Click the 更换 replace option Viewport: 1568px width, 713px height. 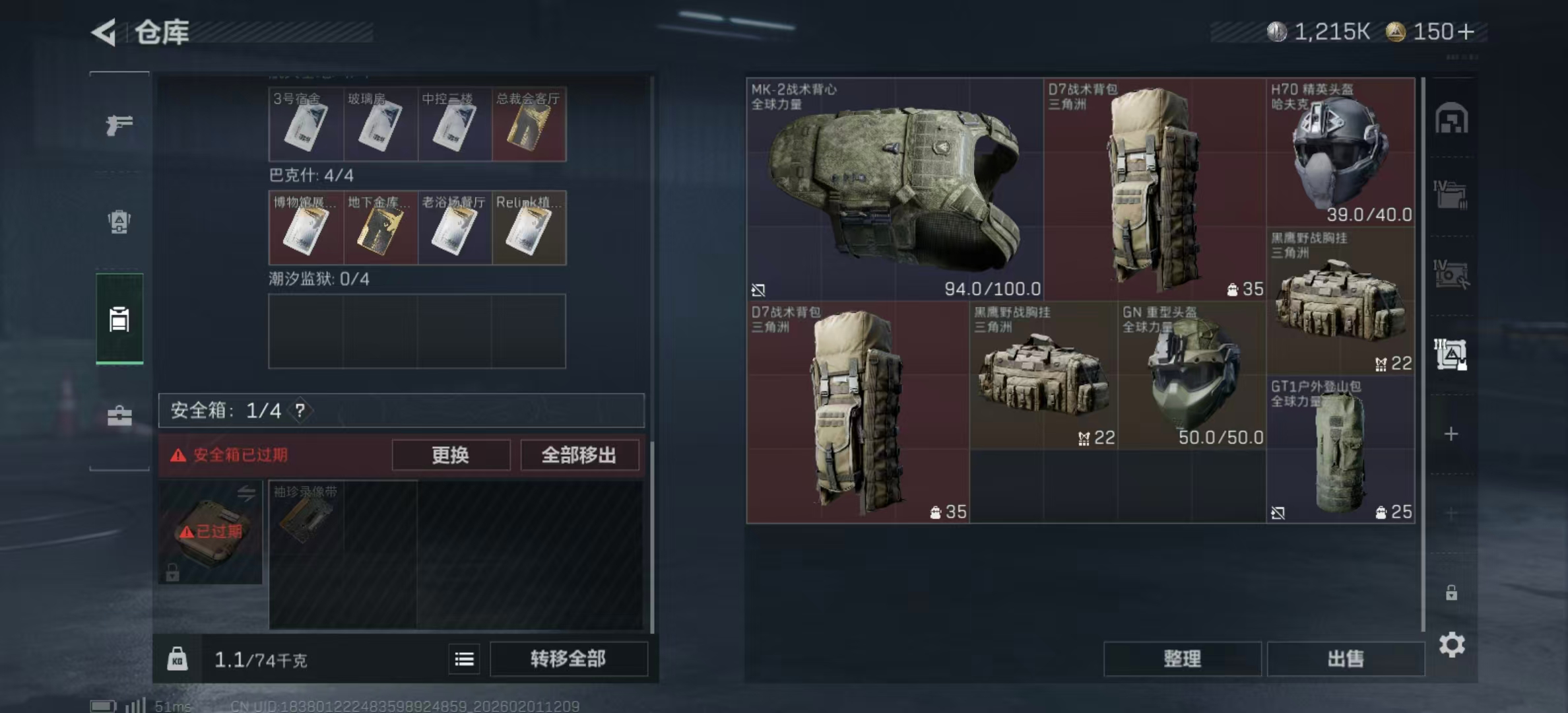point(451,455)
